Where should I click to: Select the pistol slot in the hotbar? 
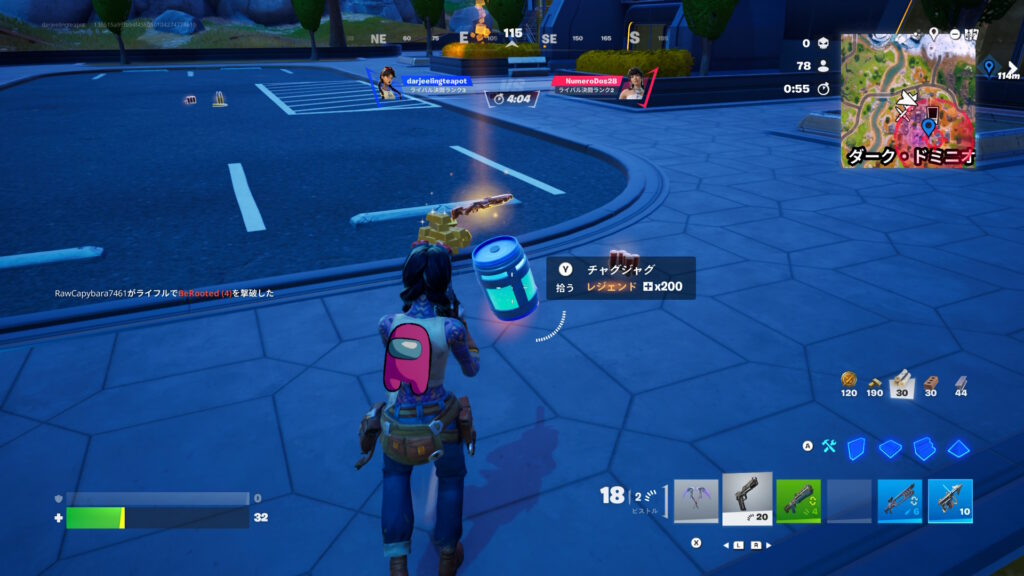(x=747, y=498)
